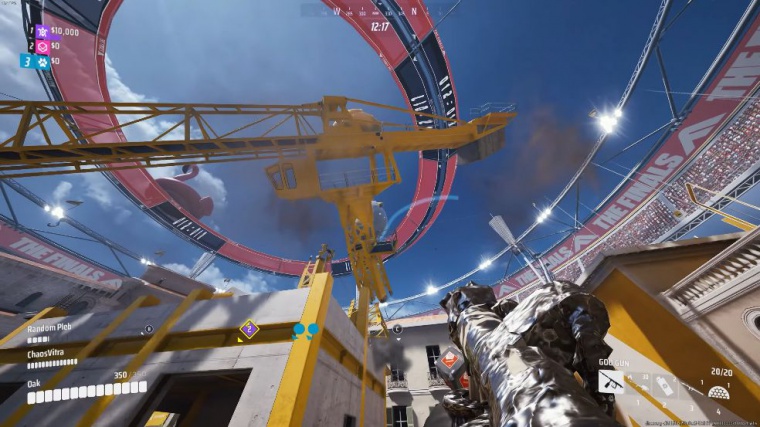760x427 pixels.
Task: Click the purple diamond objective marker
Action: coord(249,328)
